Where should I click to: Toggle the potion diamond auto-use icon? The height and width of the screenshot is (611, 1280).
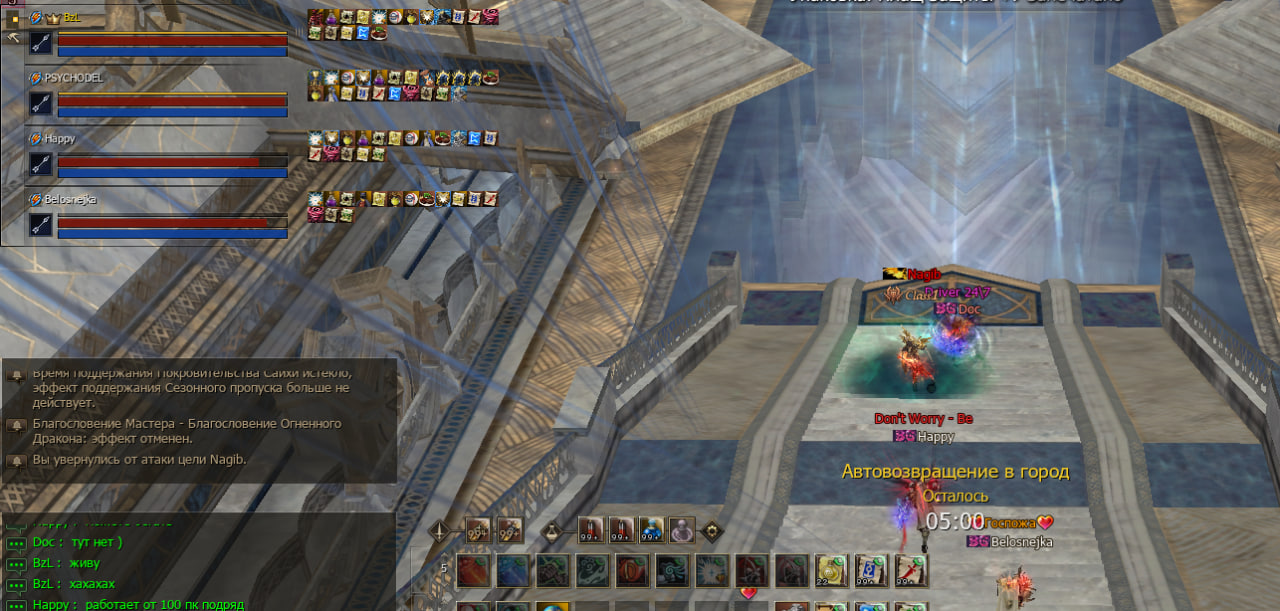click(552, 531)
